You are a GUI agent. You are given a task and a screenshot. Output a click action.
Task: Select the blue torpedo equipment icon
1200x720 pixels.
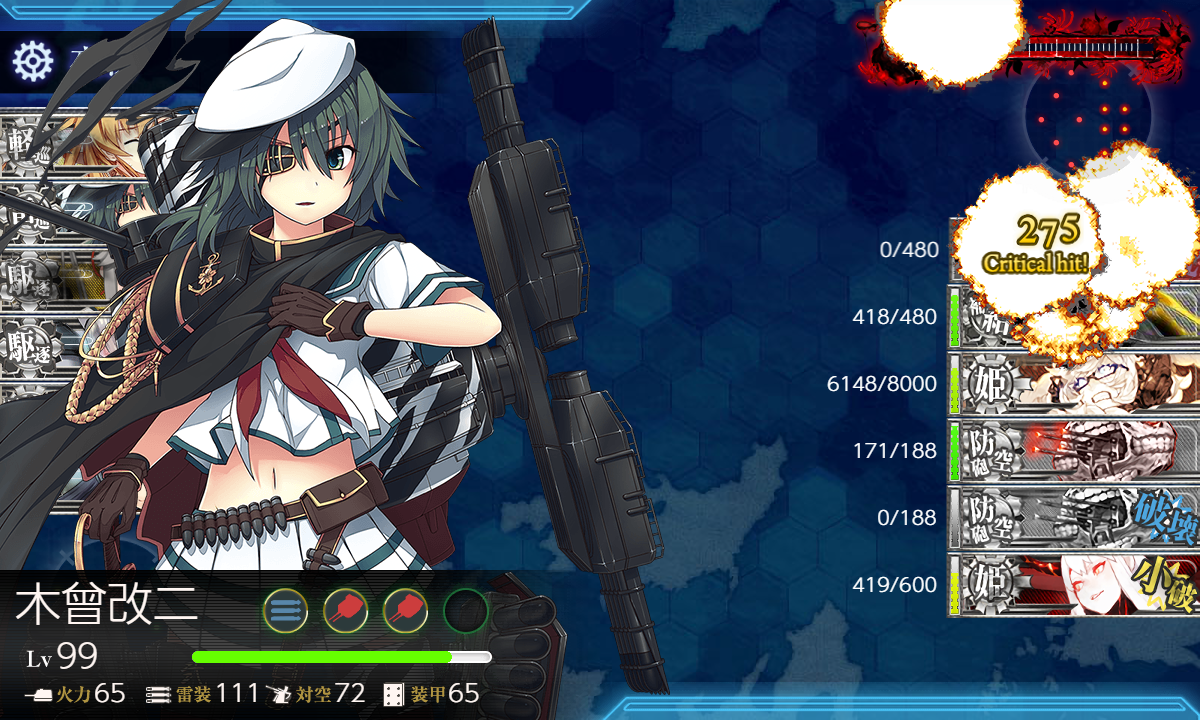click(x=286, y=609)
